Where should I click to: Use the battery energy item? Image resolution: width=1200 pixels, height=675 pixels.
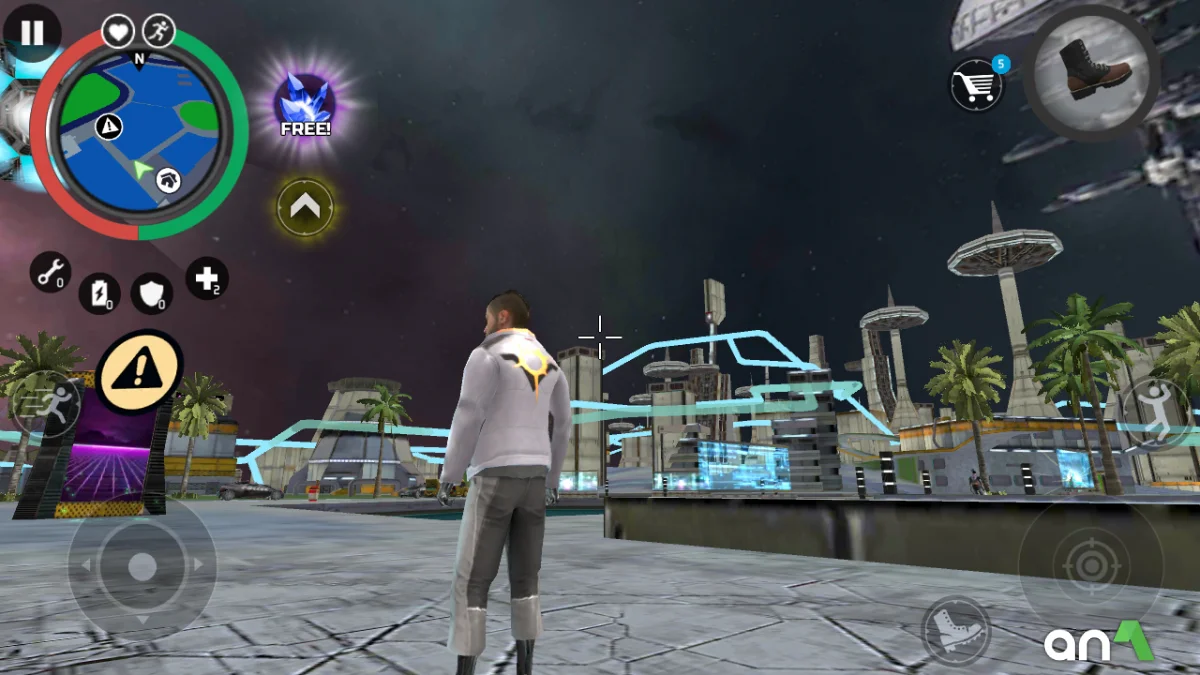coord(99,293)
